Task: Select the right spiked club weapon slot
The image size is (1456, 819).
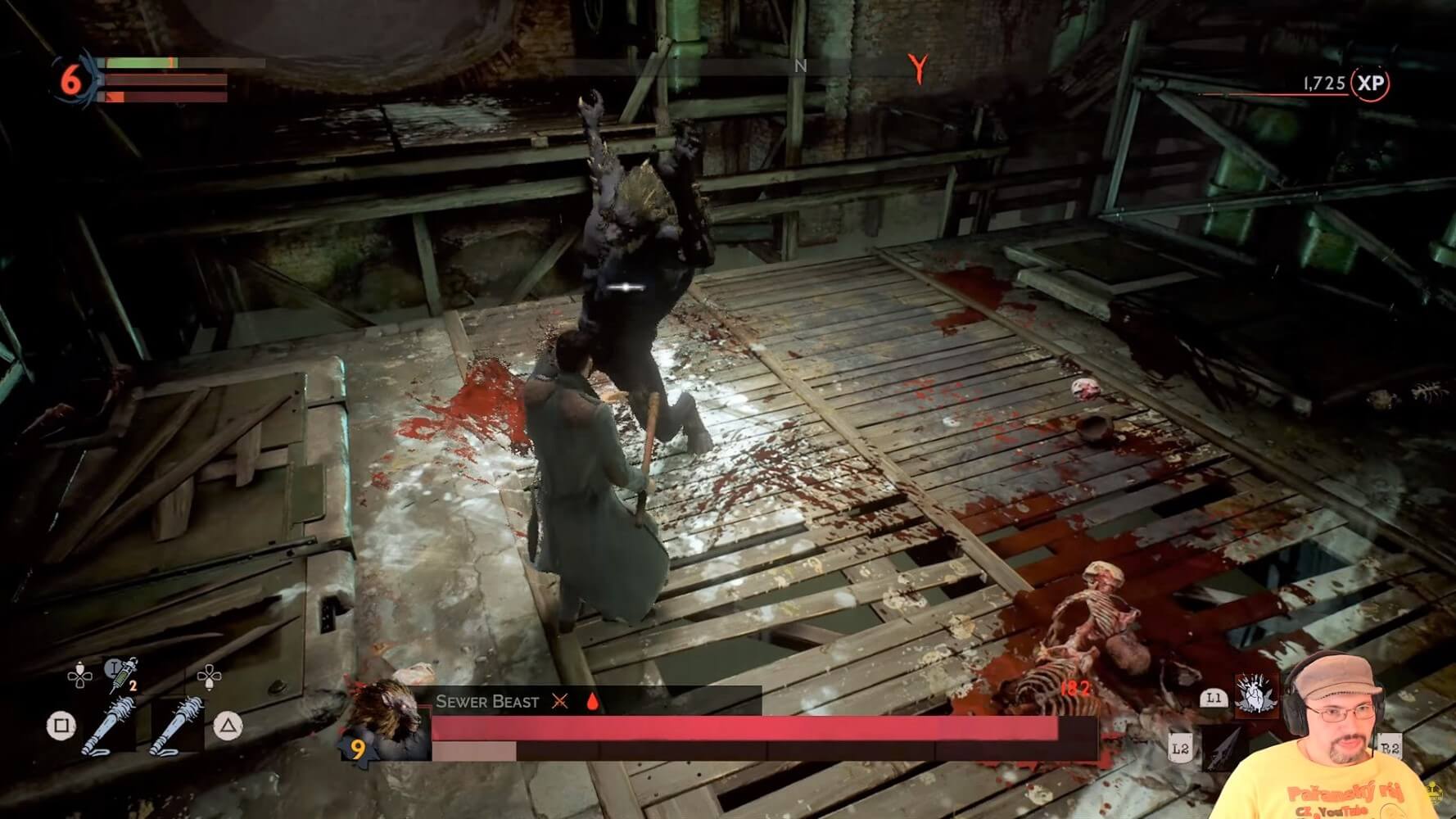Action: (x=176, y=725)
